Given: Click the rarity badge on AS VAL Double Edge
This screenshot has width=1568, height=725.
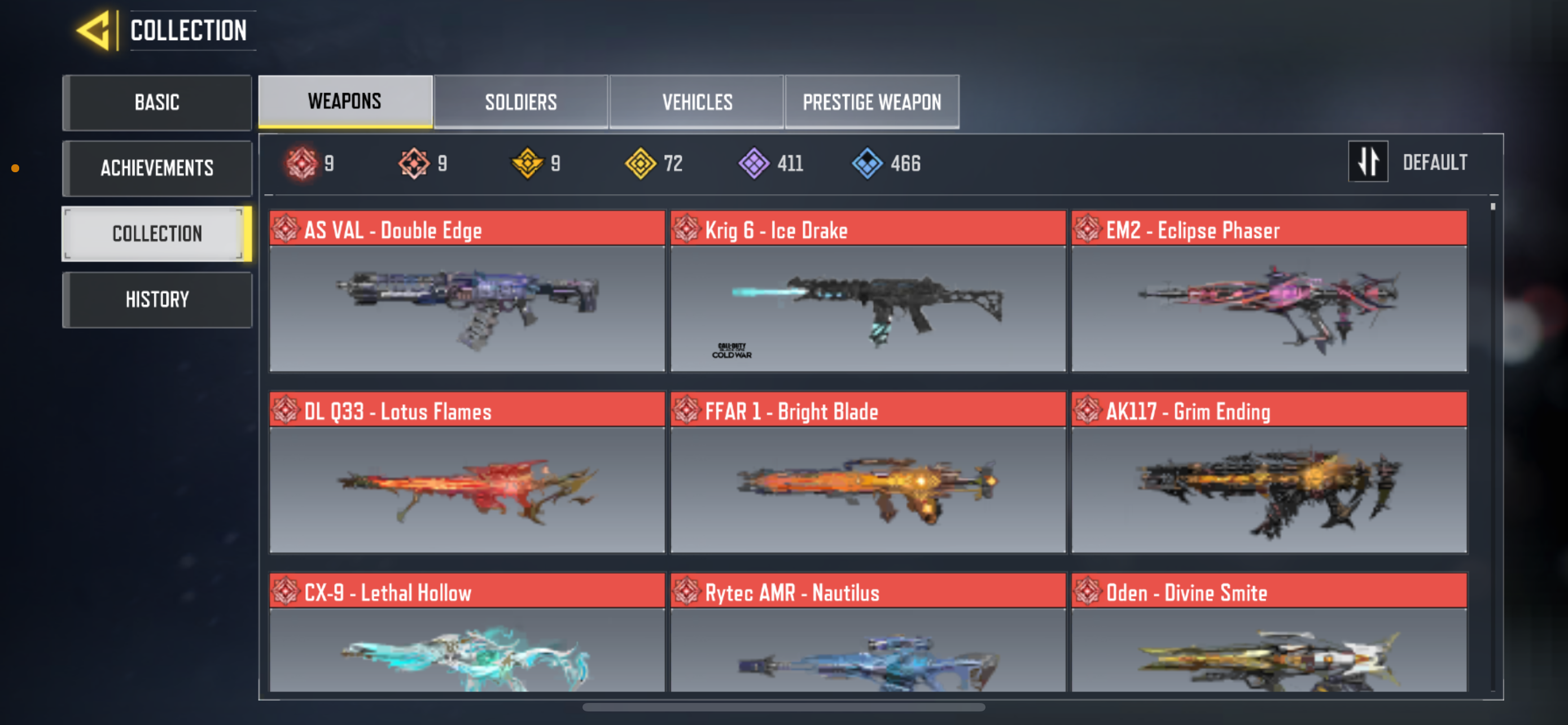Looking at the screenshot, I should click(x=286, y=229).
